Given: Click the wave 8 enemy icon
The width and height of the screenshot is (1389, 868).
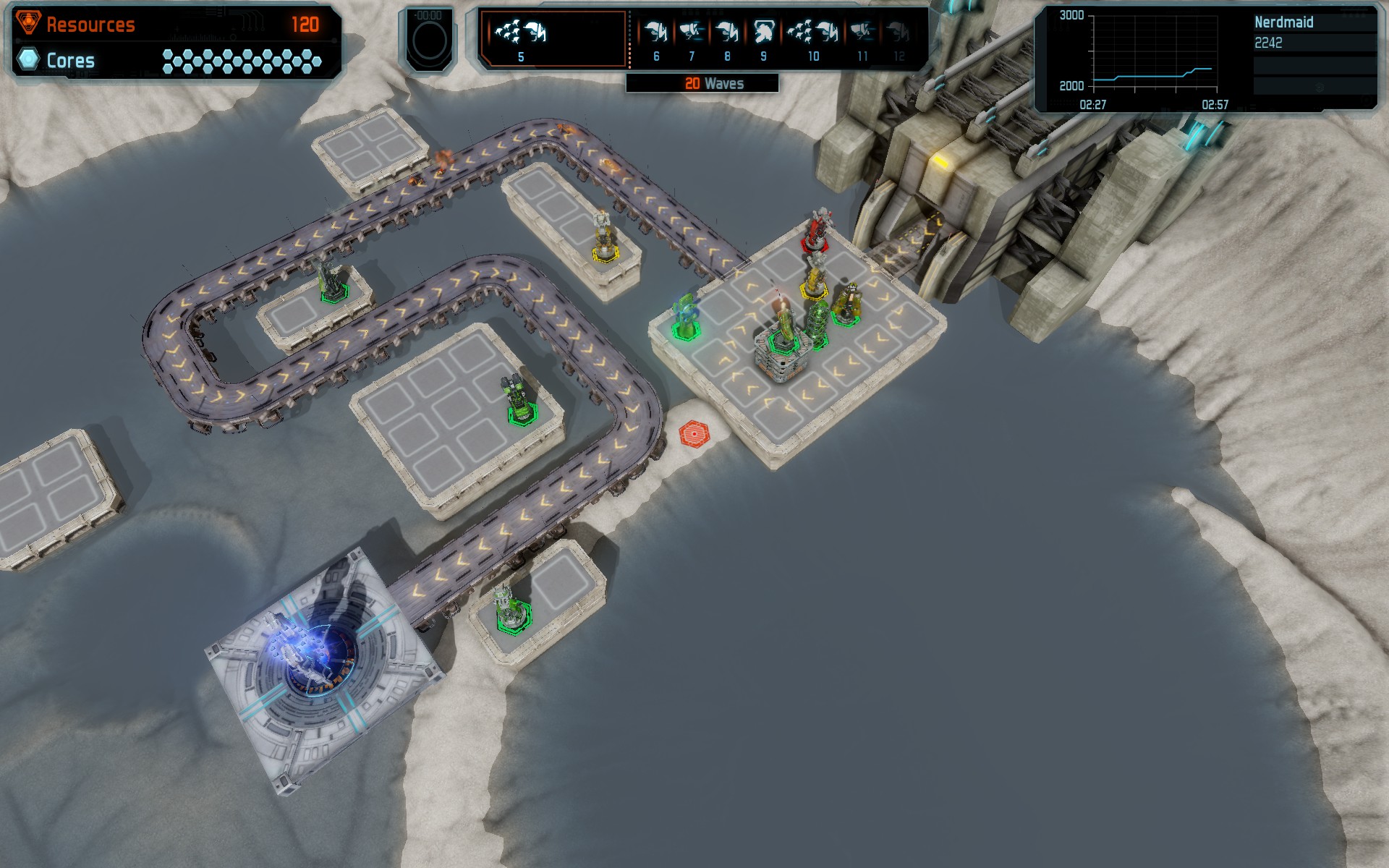Looking at the screenshot, I should pyautogui.click(x=727, y=33).
